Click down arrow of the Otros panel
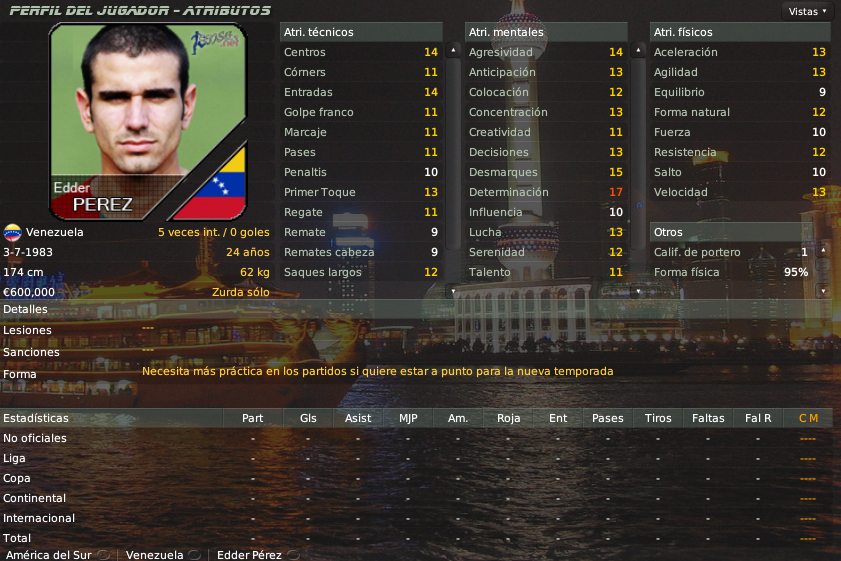The width and height of the screenshot is (841, 561). tap(824, 291)
